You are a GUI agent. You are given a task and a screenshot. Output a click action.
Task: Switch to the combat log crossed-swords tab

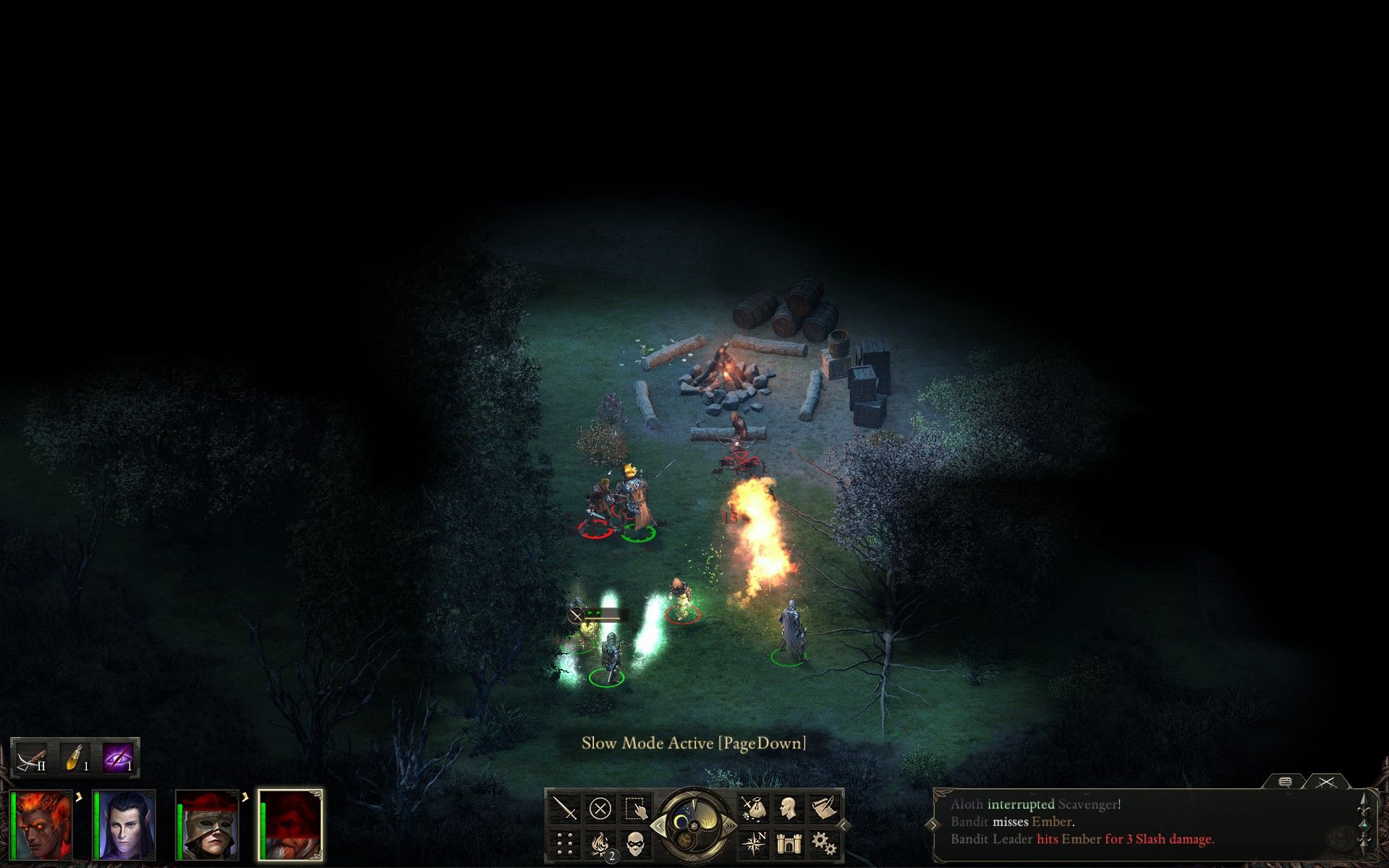(x=1326, y=783)
